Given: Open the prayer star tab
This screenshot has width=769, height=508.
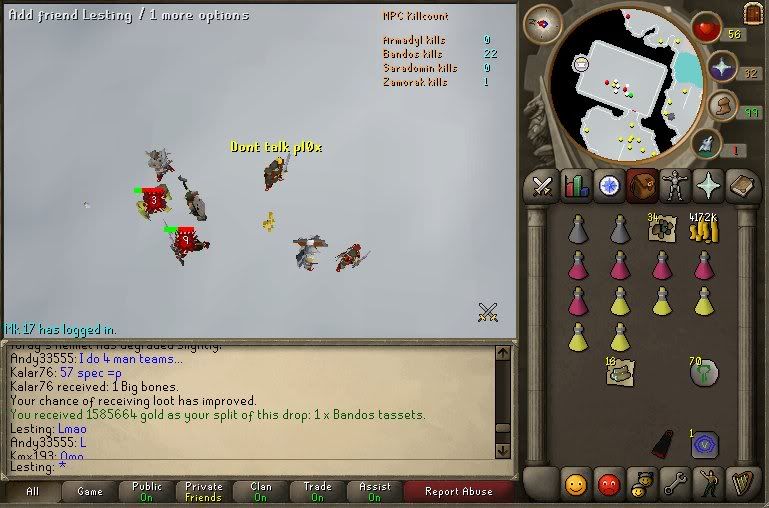Looking at the screenshot, I should tap(708, 185).
